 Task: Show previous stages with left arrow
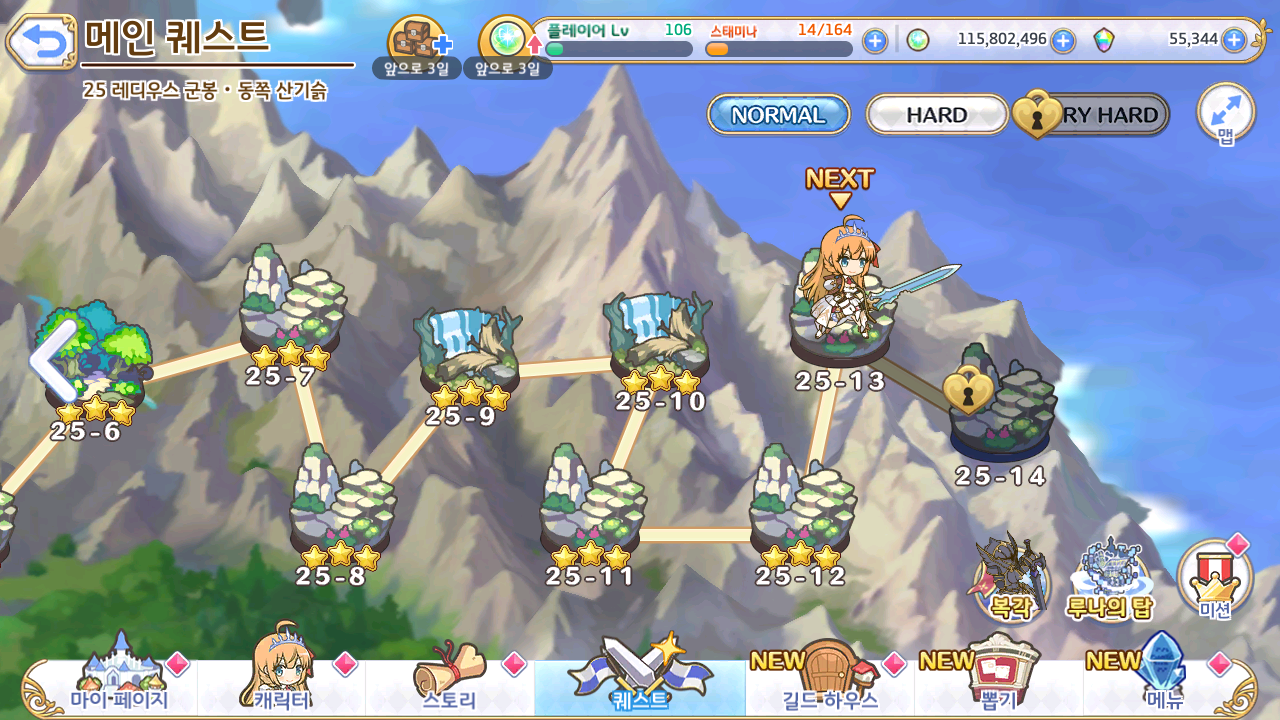52,360
